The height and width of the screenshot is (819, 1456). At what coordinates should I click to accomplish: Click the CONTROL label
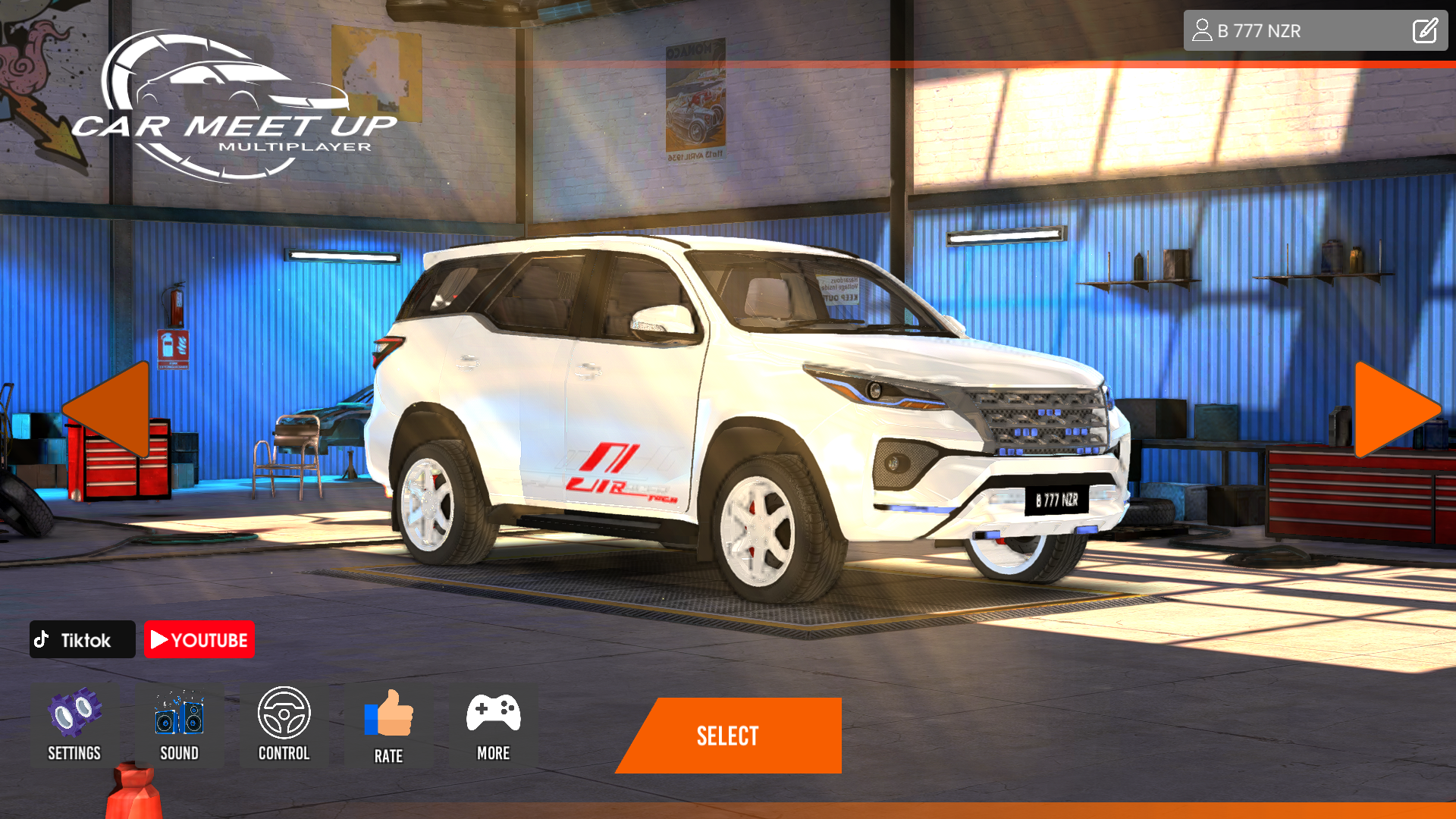pyautogui.click(x=284, y=753)
